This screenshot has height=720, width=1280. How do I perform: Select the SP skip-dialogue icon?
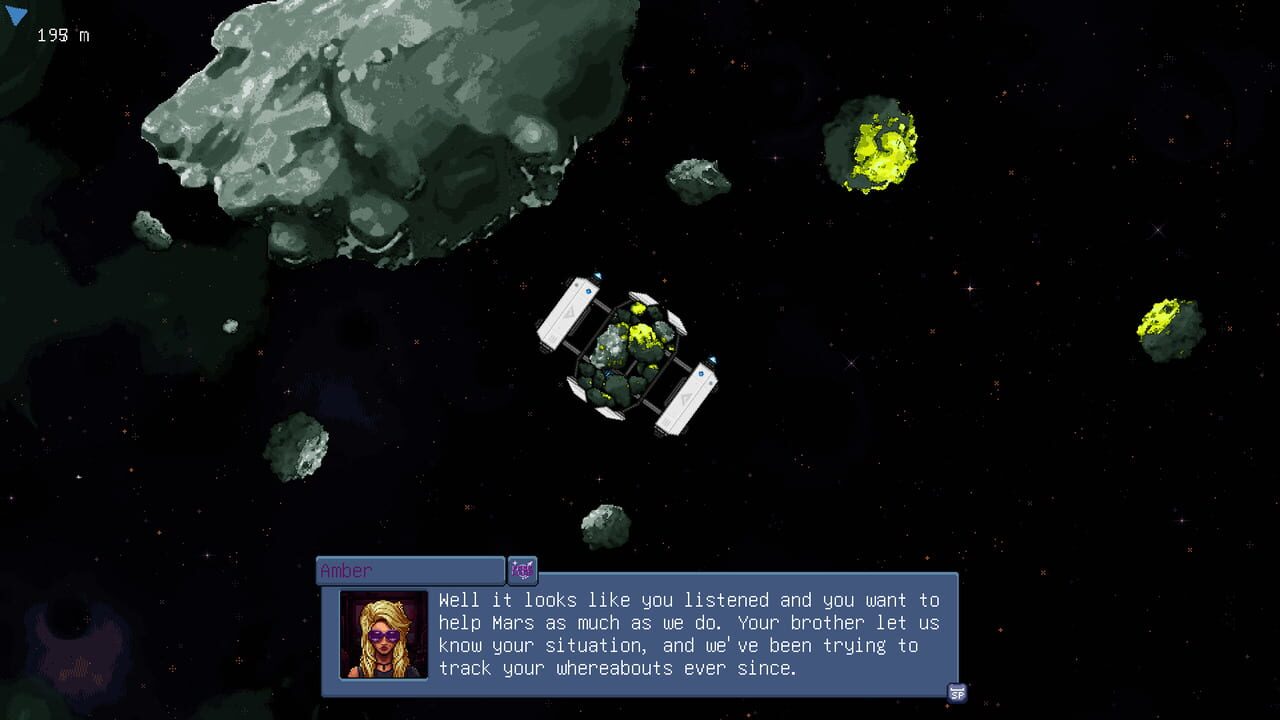coord(957,691)
